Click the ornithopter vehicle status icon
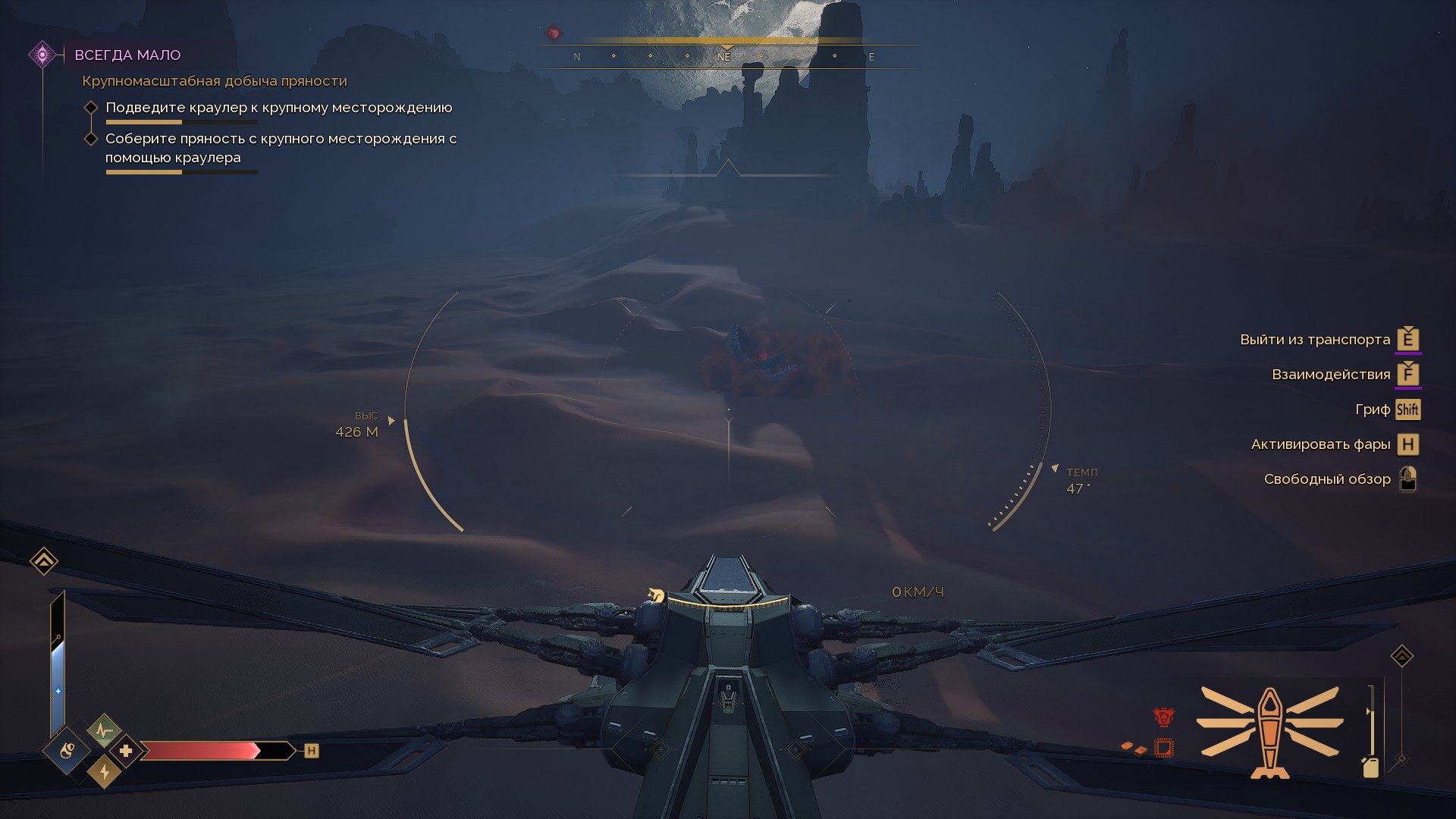The image size is (1456, 819). tap(1269, 731)
